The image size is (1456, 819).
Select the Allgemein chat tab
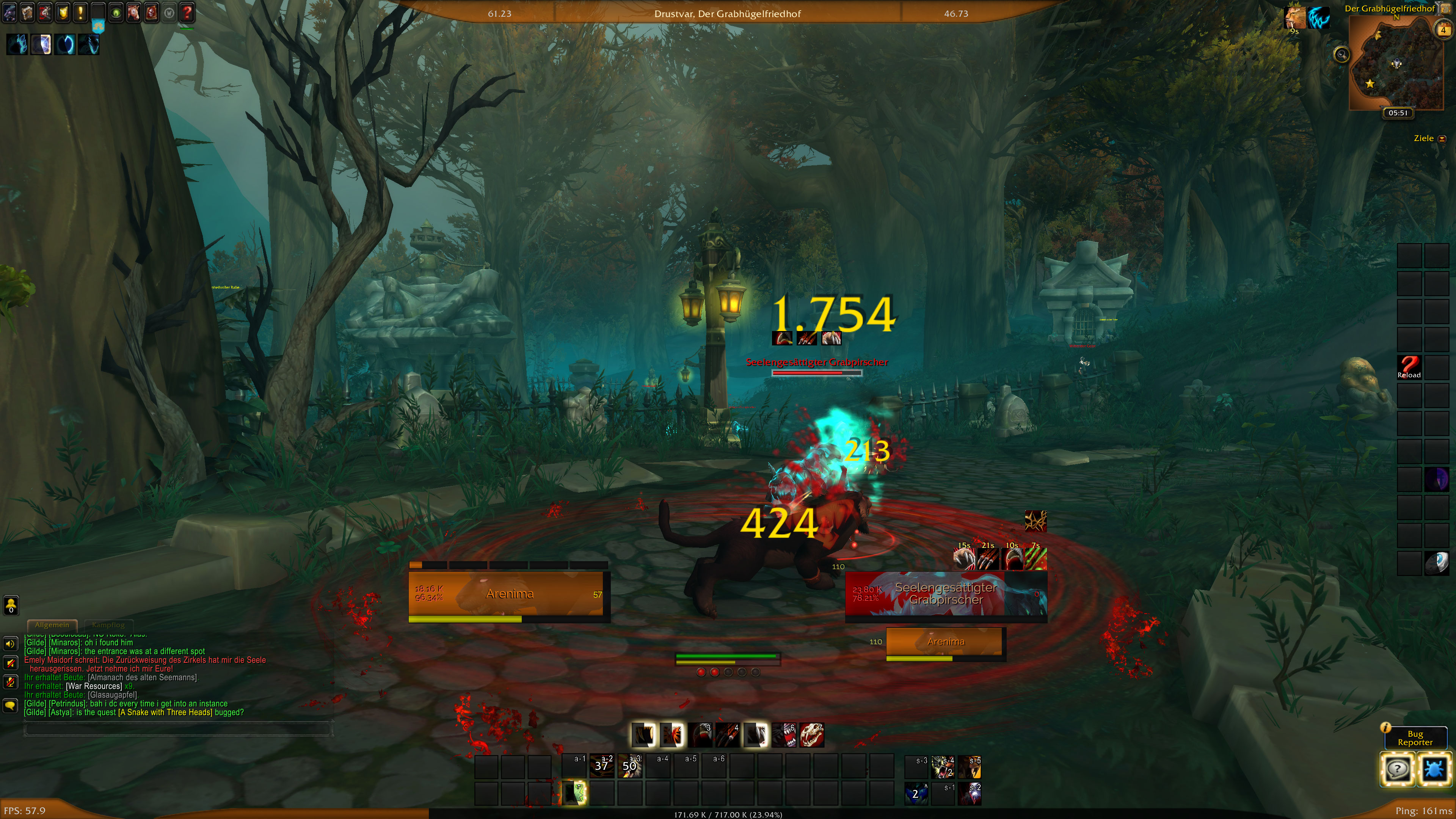tap(52, 624)
